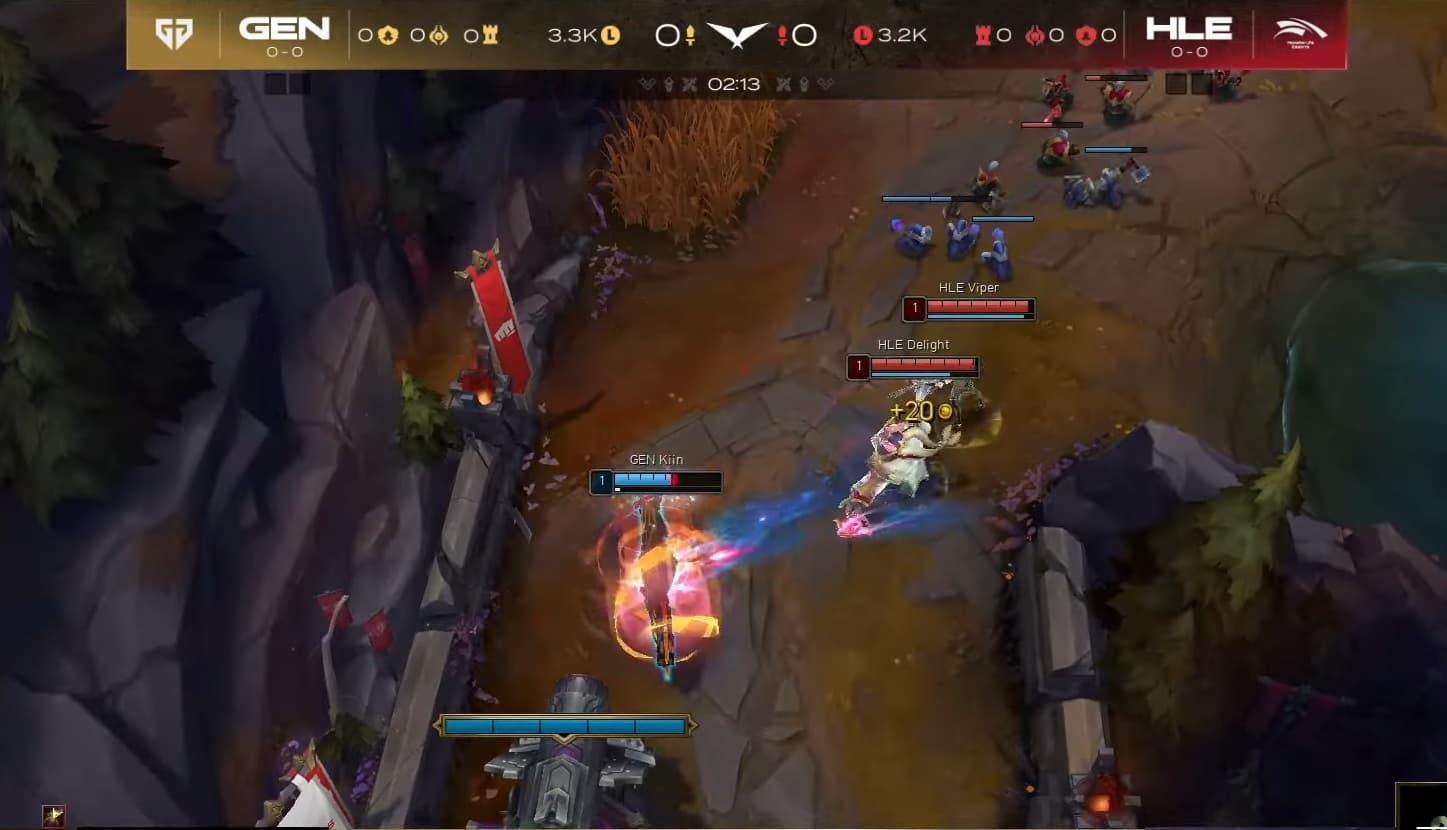Click the HLE Viper nameplate

[970, 287]
